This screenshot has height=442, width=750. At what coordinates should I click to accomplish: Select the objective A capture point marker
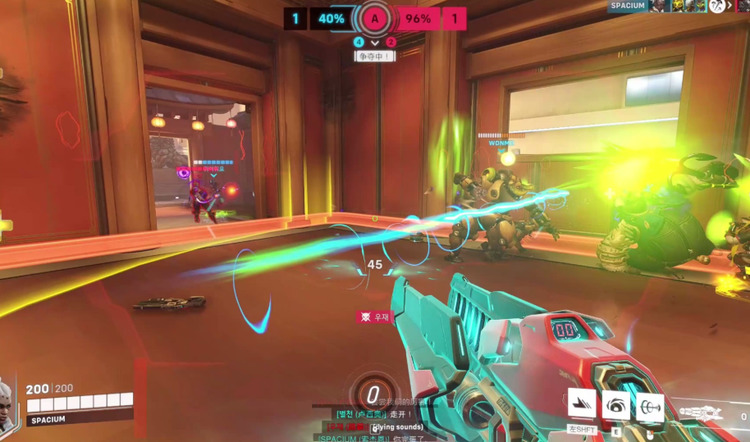tap(374, 18)
